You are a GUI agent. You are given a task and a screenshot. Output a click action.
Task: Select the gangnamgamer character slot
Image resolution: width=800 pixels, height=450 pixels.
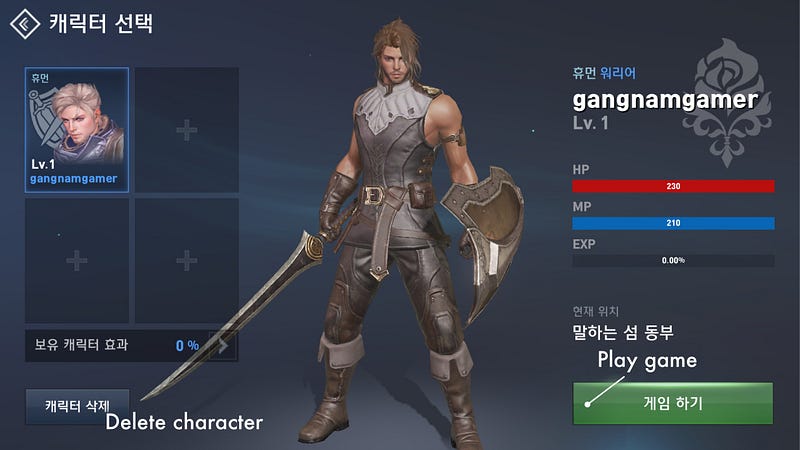(77, 130)
